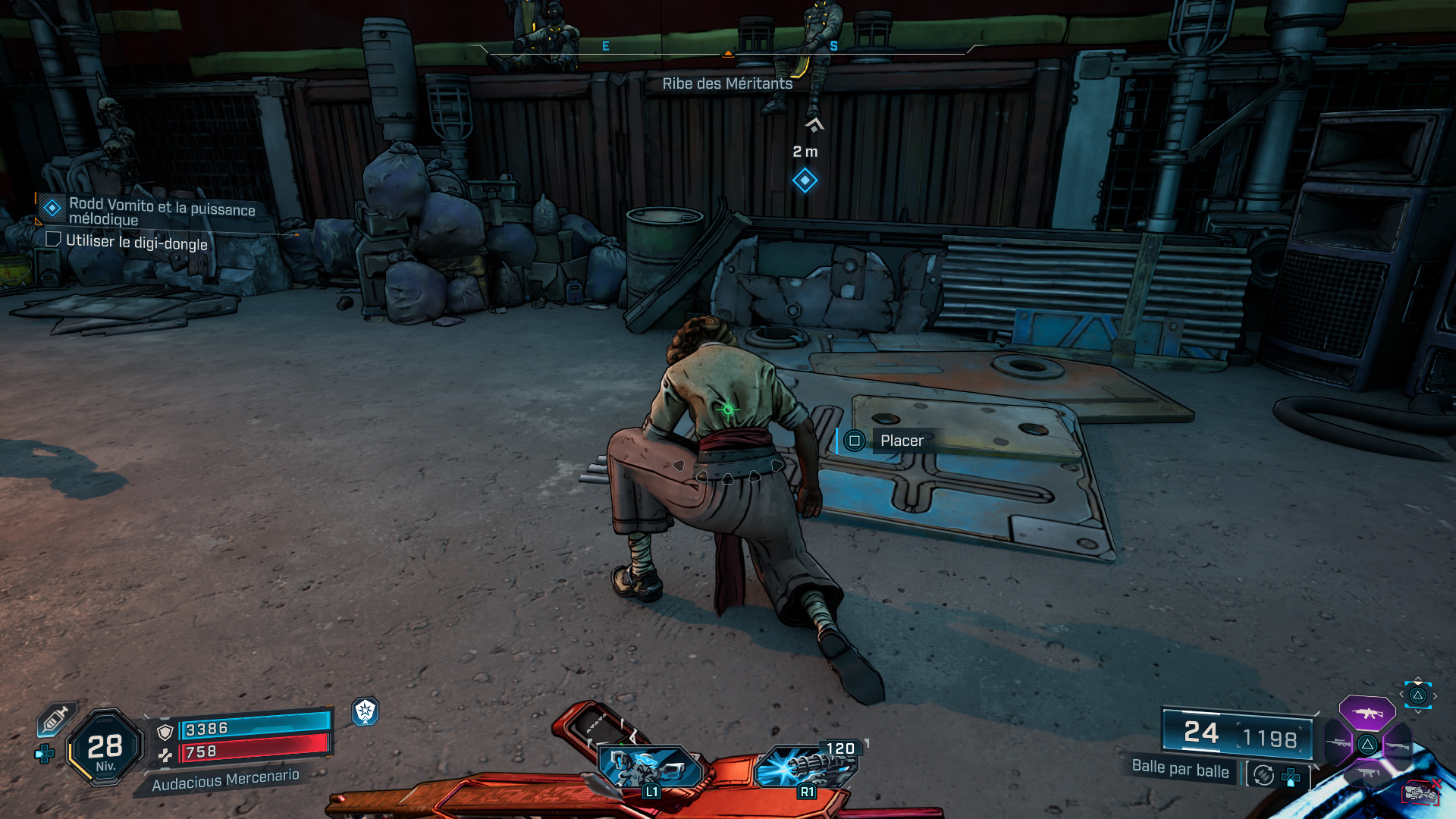
Task: Toggle the 'Balle par balle' fire mode cycle icon
Action: pos(1263,775)
